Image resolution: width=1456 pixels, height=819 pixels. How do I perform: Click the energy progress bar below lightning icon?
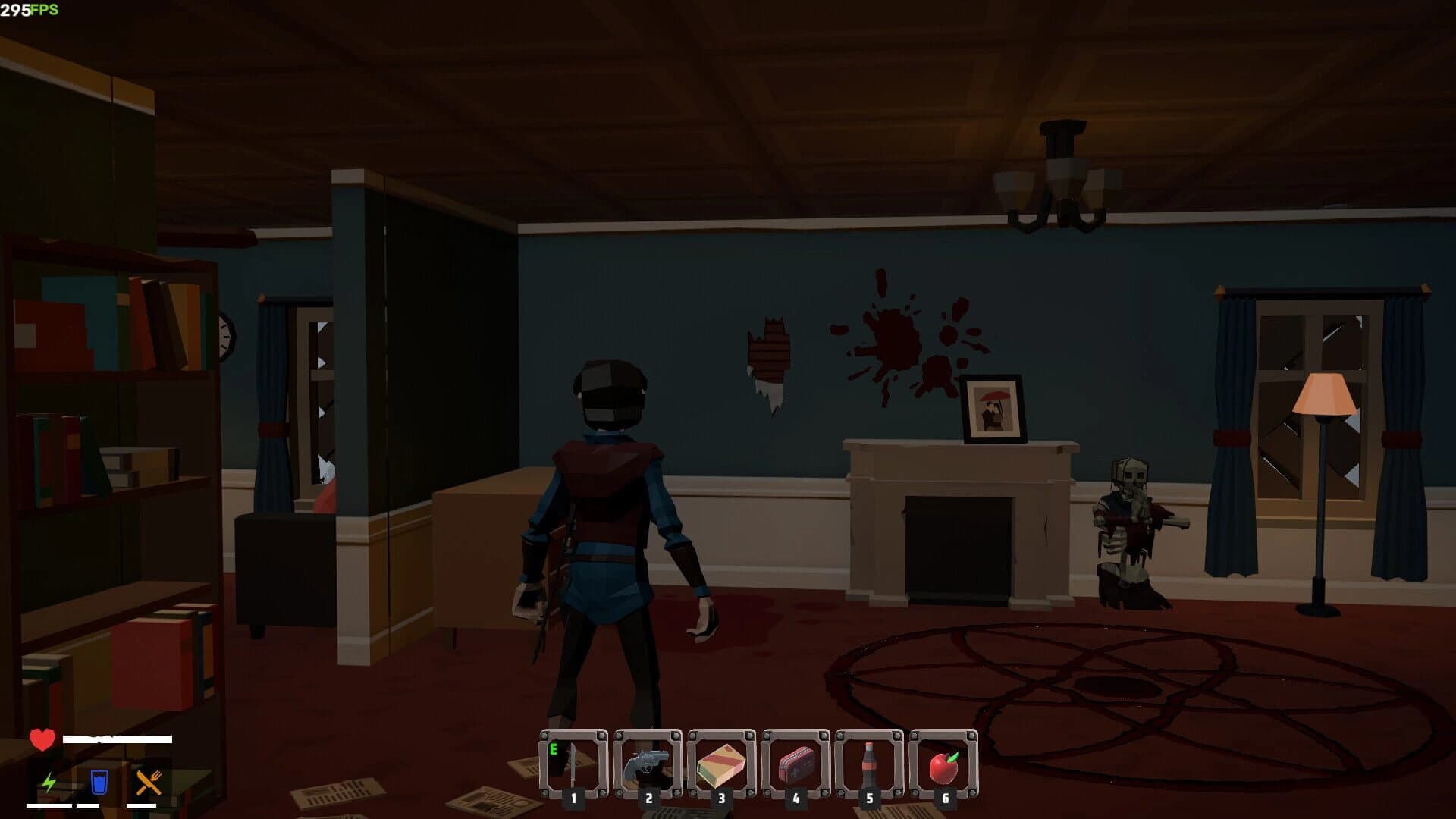click(x=47, y=806)
